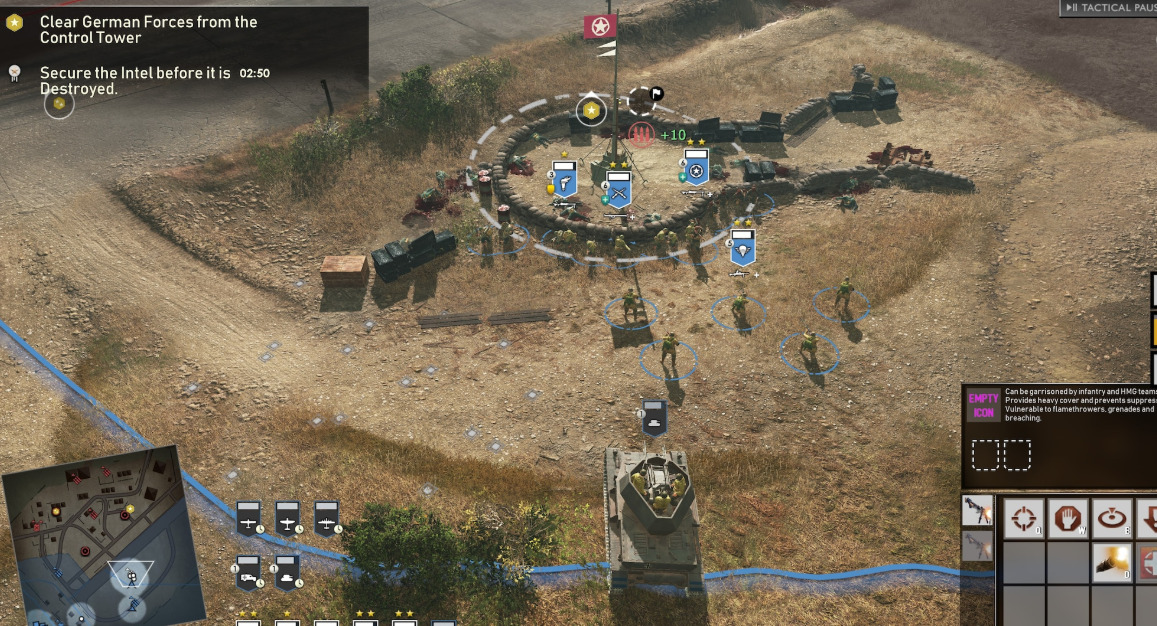Activate the stop hand command
1157x626 pixels.
1067,519
